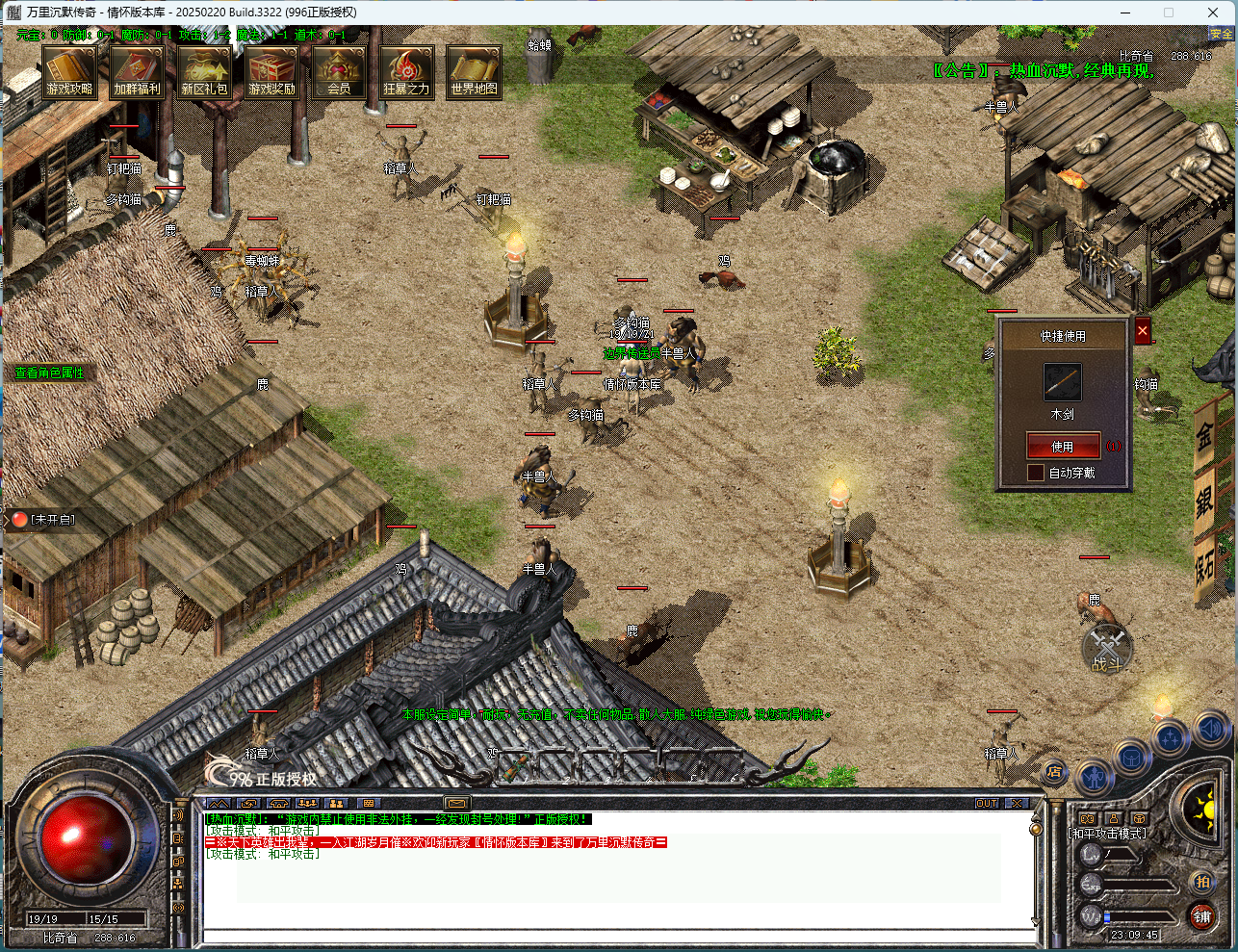Viewport: 1238px width, 952px height.
Task: Click the OUT button on the chat bar
Action: click(987, 803)
